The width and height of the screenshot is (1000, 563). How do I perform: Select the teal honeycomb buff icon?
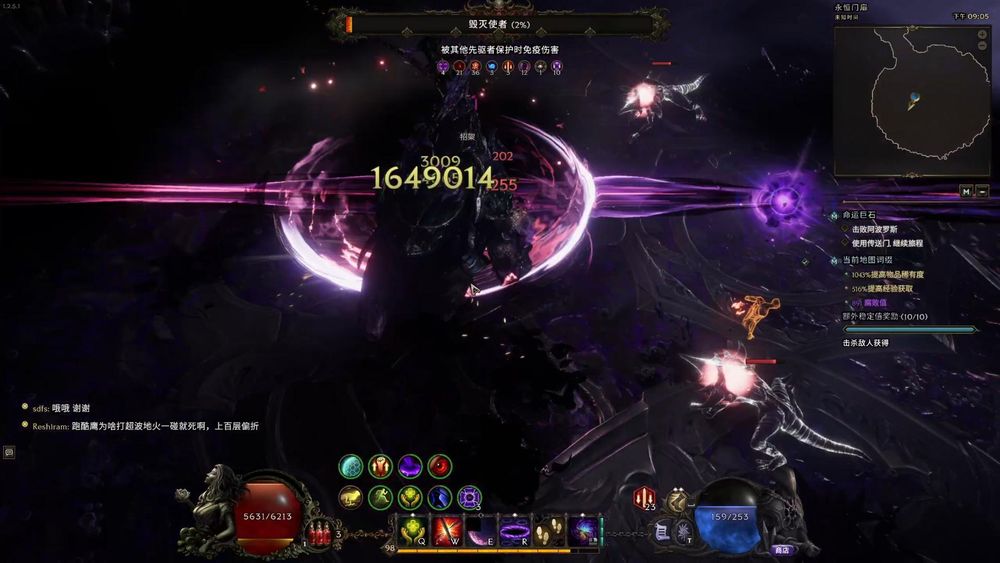pos(350,466)
